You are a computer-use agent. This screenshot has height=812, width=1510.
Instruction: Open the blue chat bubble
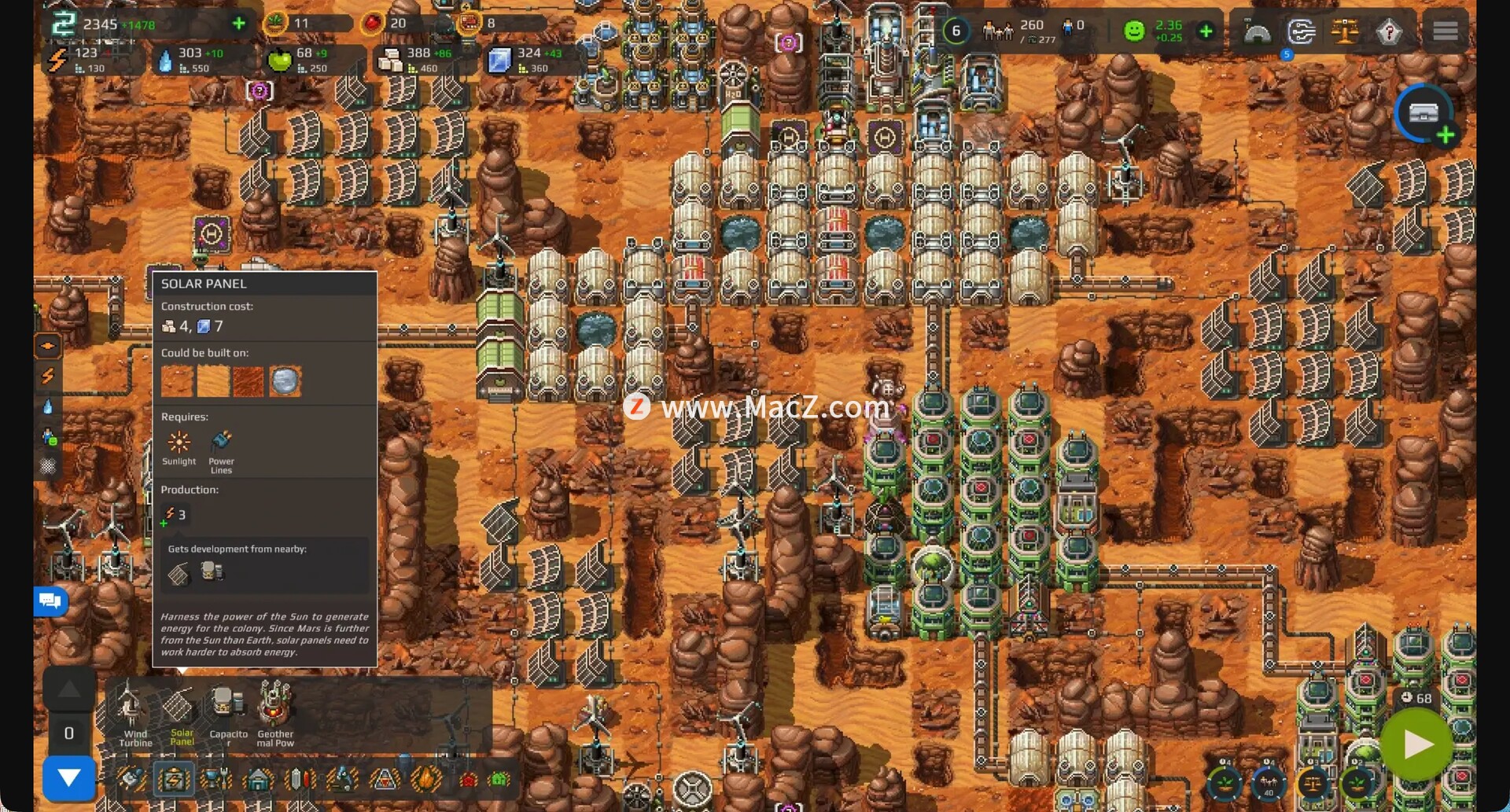click(x=50, y=601)
